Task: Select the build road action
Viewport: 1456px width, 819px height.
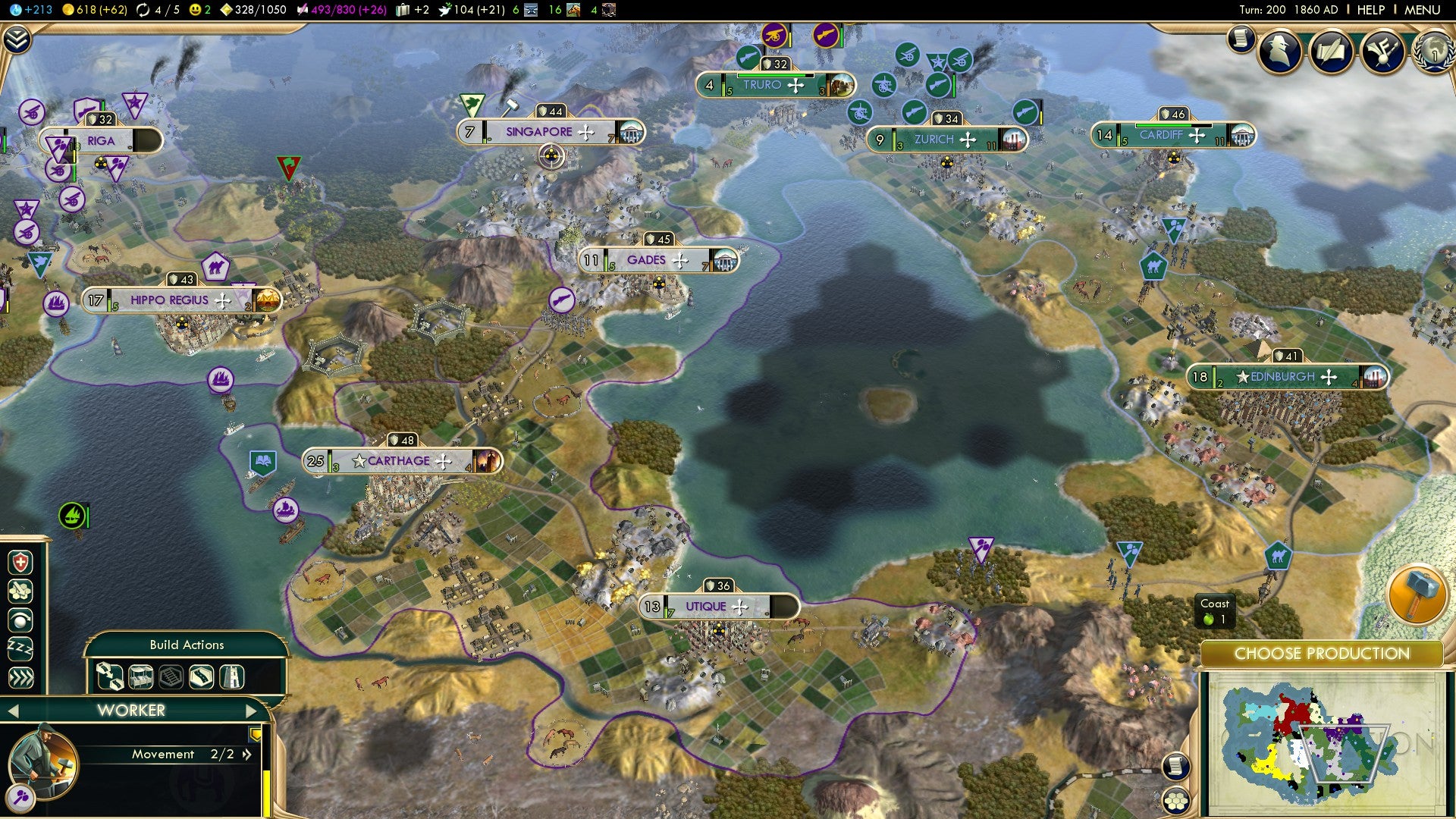Action: tap(202, 676)
